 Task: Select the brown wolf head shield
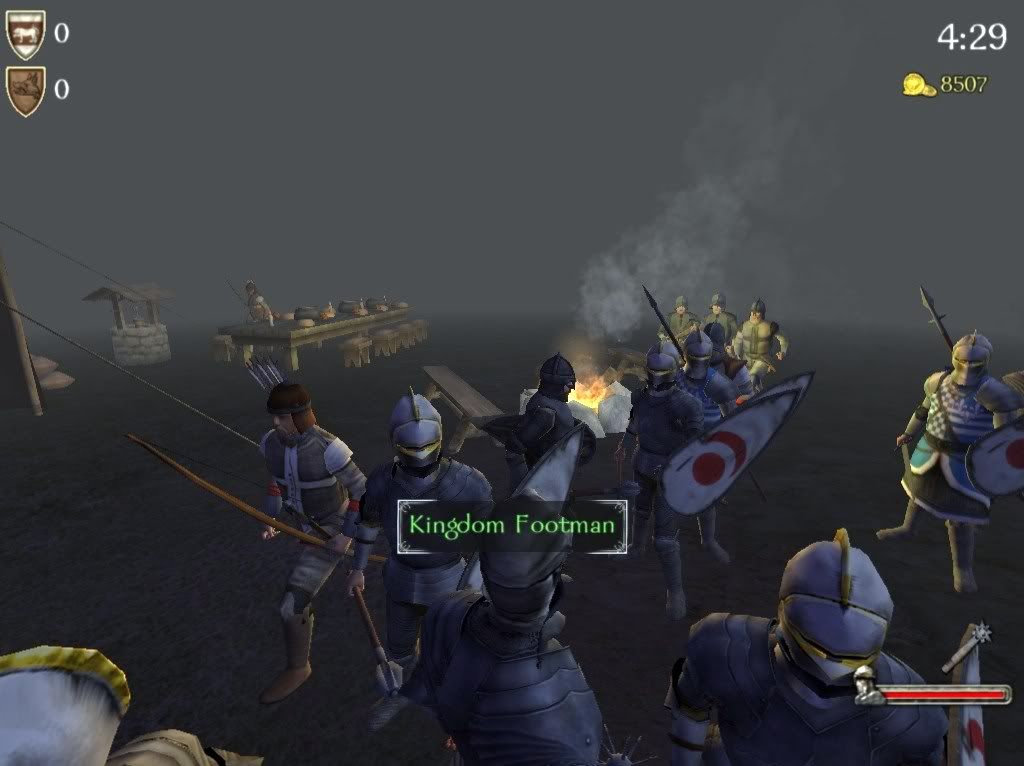click(26, 90)
